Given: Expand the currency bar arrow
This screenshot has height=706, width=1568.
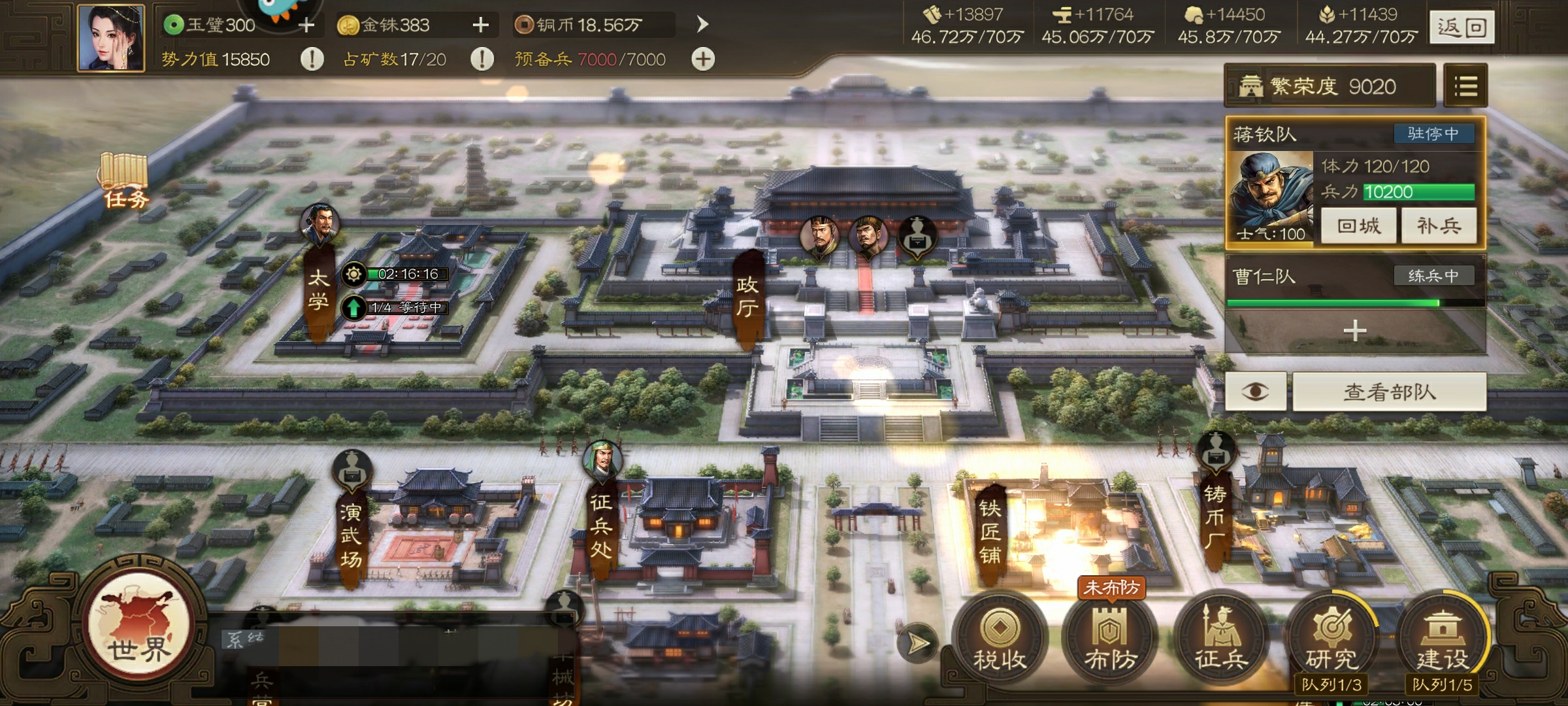Looking at the screenshot, I should point(702,25).
